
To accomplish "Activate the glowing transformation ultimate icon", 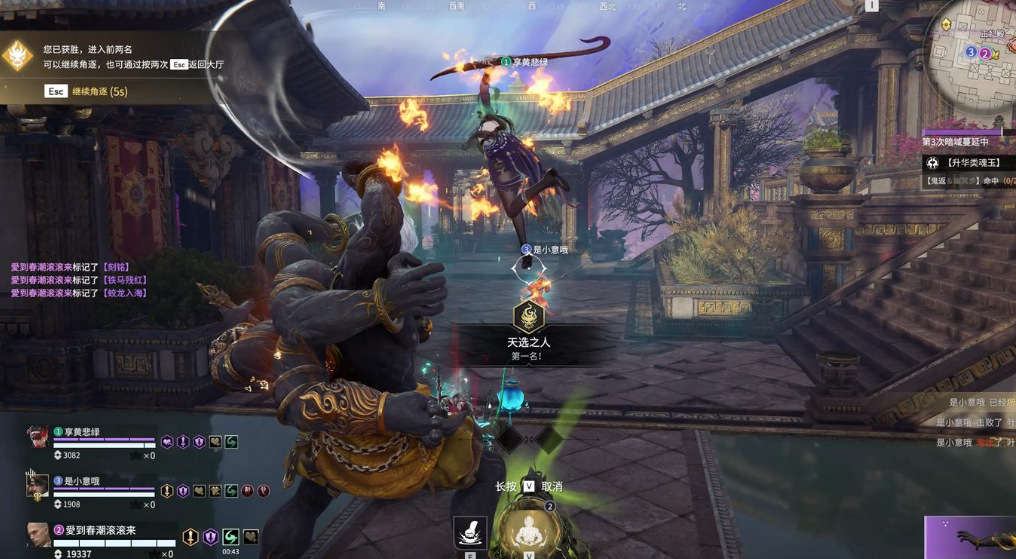I will coord(528,531).
